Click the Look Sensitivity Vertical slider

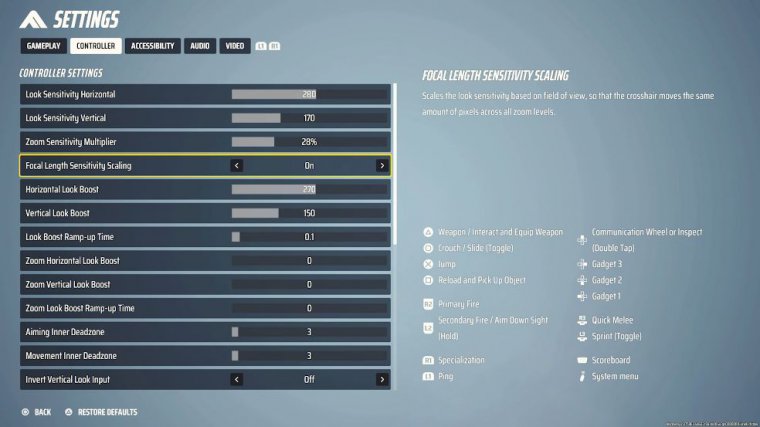(x=309, y=118)
